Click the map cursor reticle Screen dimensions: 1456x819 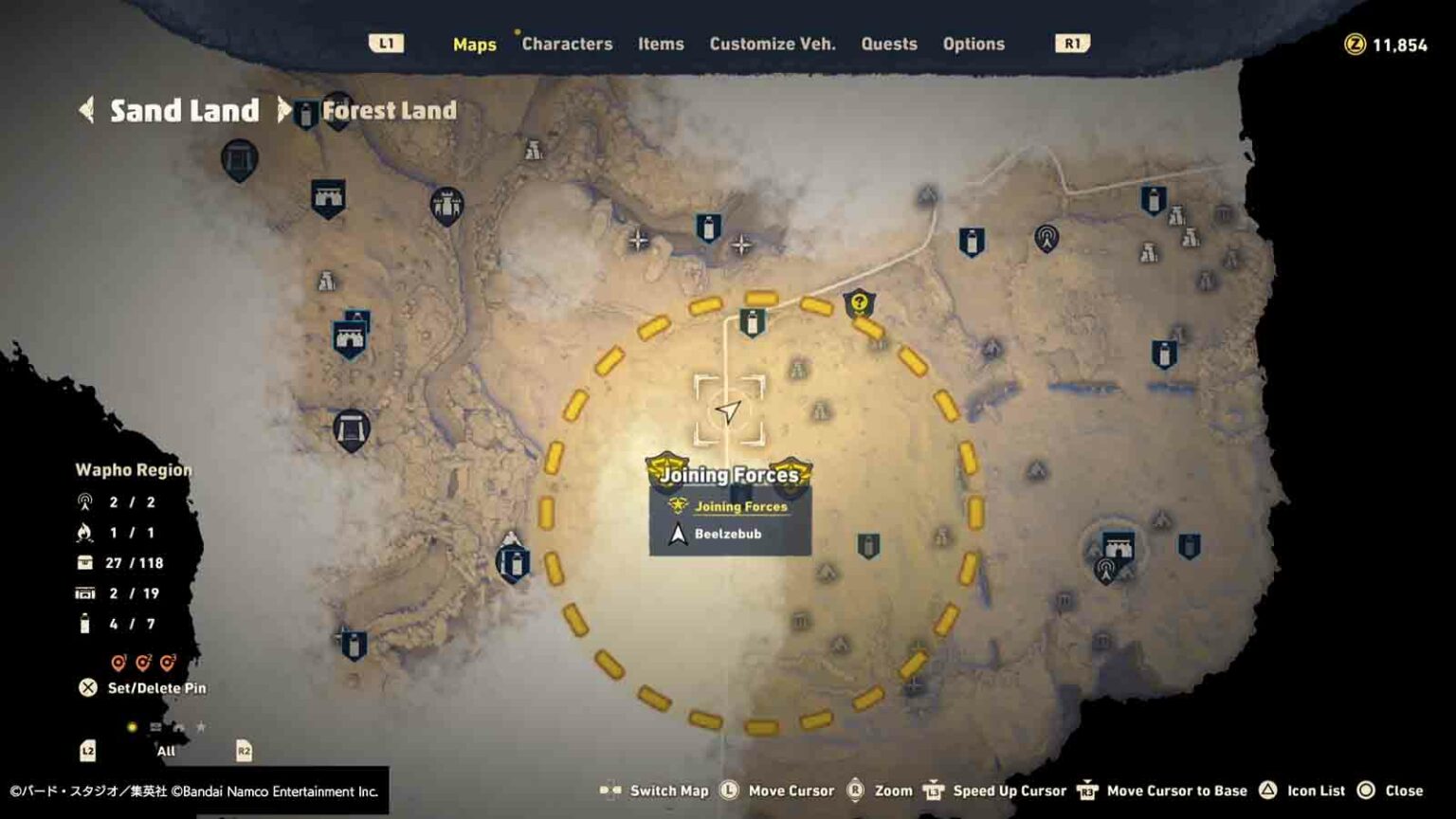click(728, 408)
